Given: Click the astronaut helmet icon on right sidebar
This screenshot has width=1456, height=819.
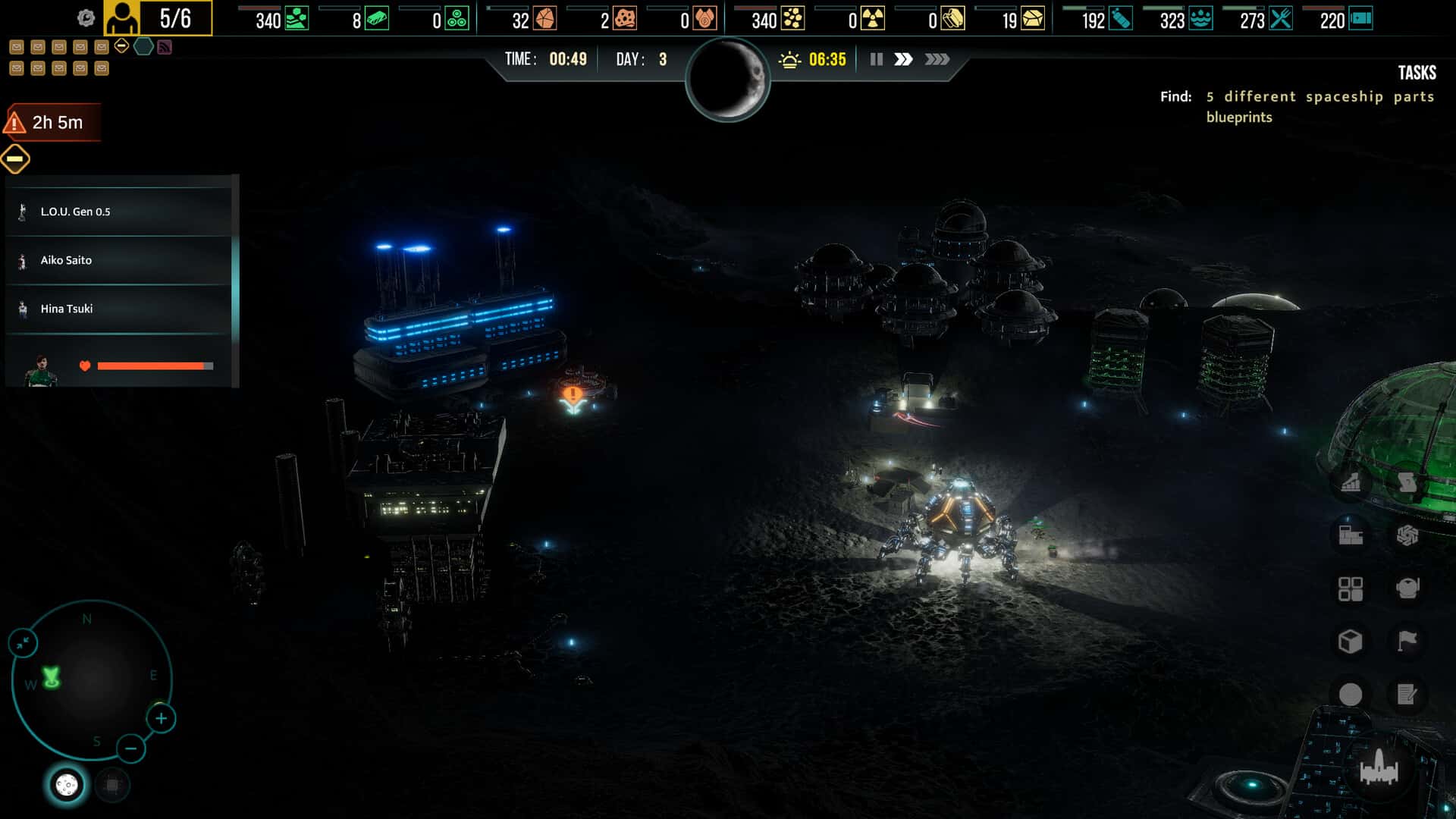Looking at the screenshot, I should tap(1406, 588).
